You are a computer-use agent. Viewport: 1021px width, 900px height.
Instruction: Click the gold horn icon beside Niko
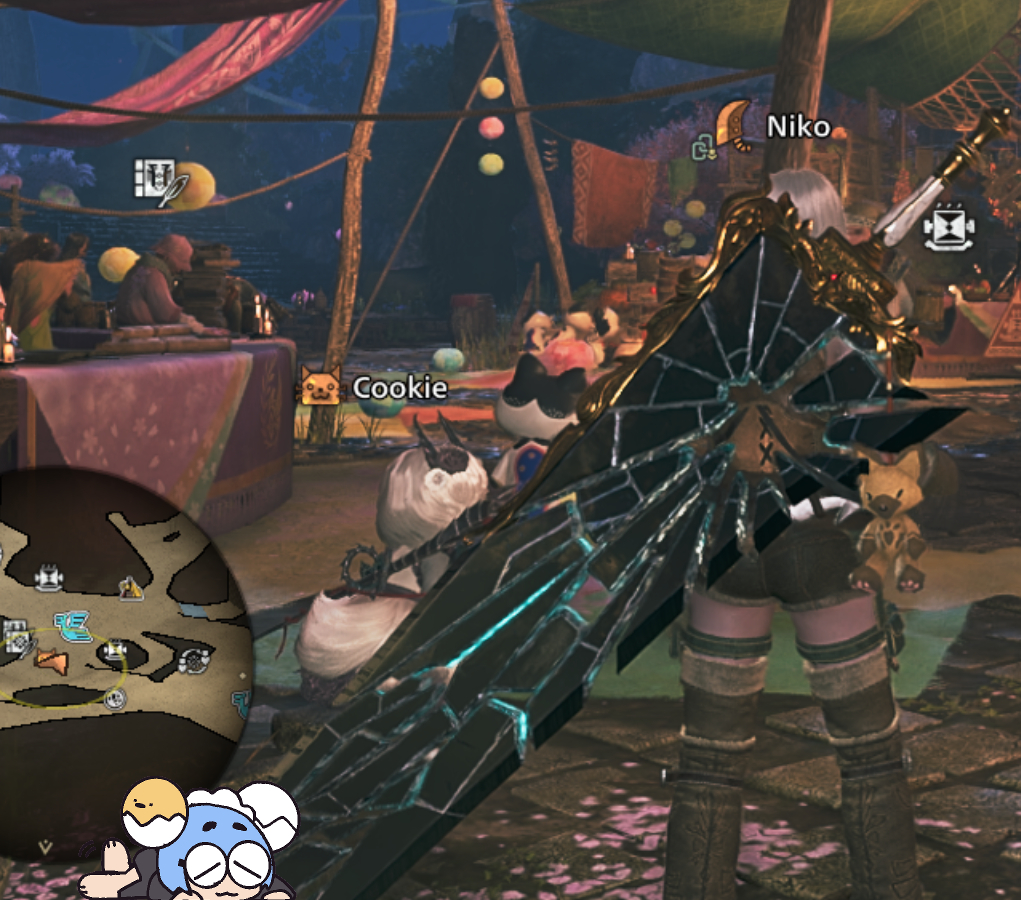point(734,124)
